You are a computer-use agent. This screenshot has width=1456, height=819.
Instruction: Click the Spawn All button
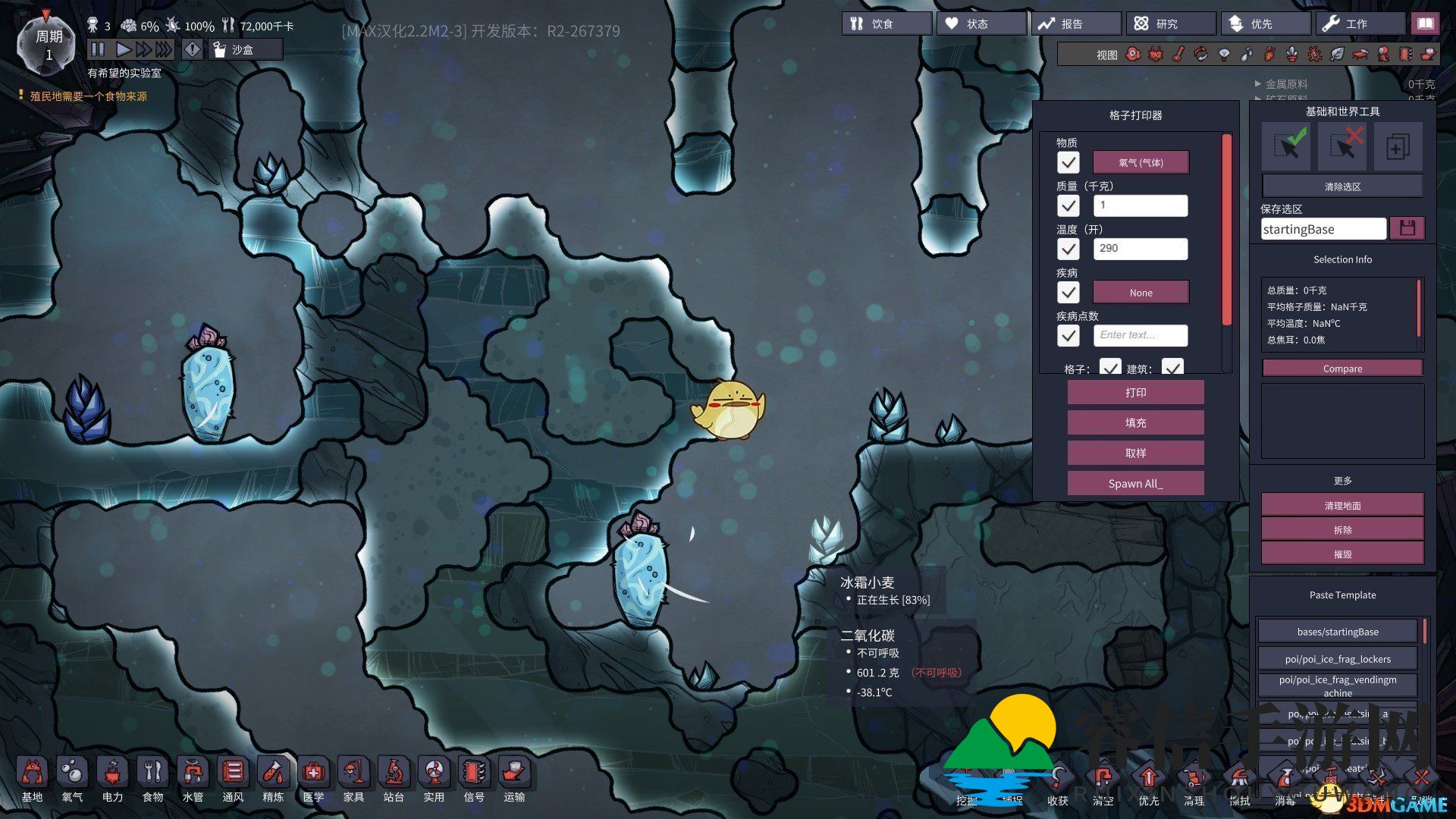click(1135, 483)
